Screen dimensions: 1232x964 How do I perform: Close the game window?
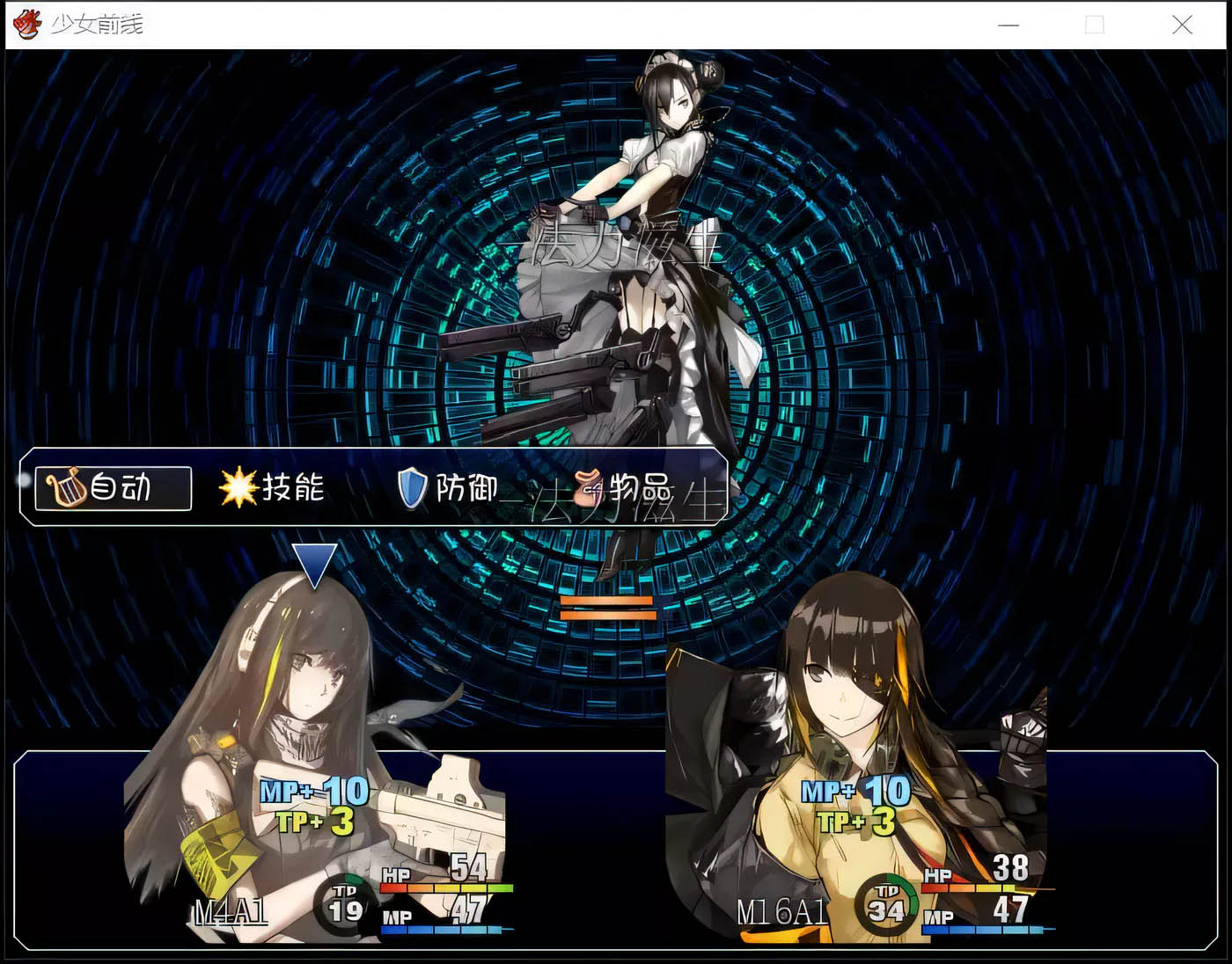[x=1182, y=25]
